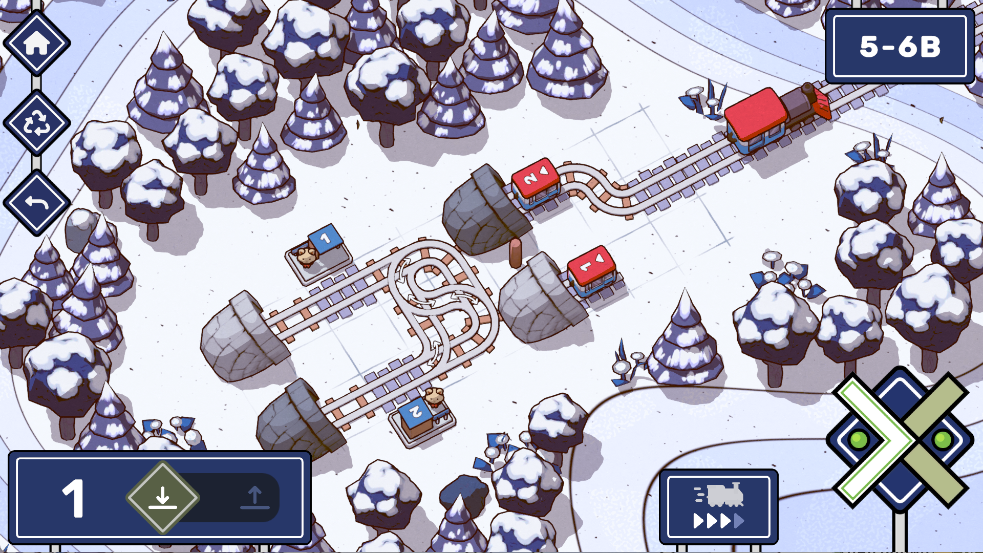Switch to the dimmed up-arrow mode icon

(253, 497)
